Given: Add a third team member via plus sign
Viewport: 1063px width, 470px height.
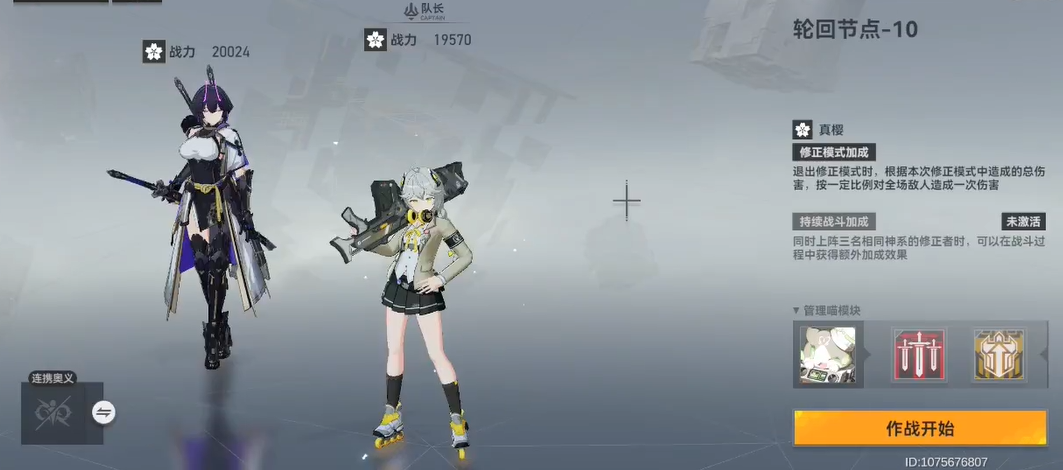Looking at the screenshot, I should point(627,202).
